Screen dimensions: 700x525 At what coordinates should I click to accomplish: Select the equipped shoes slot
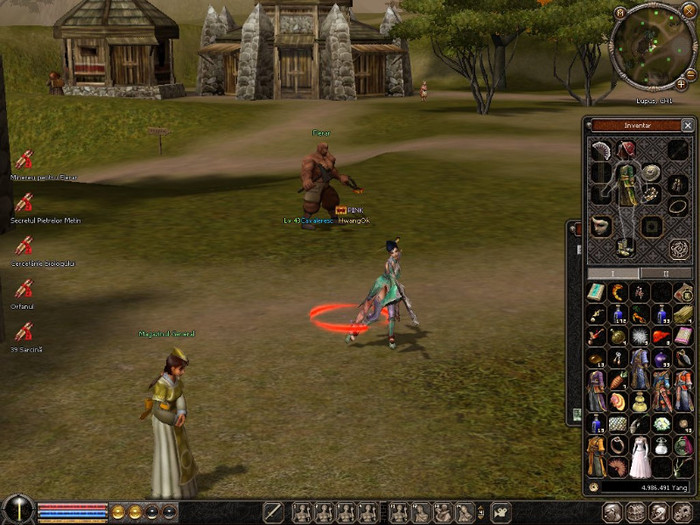[626, 247]
